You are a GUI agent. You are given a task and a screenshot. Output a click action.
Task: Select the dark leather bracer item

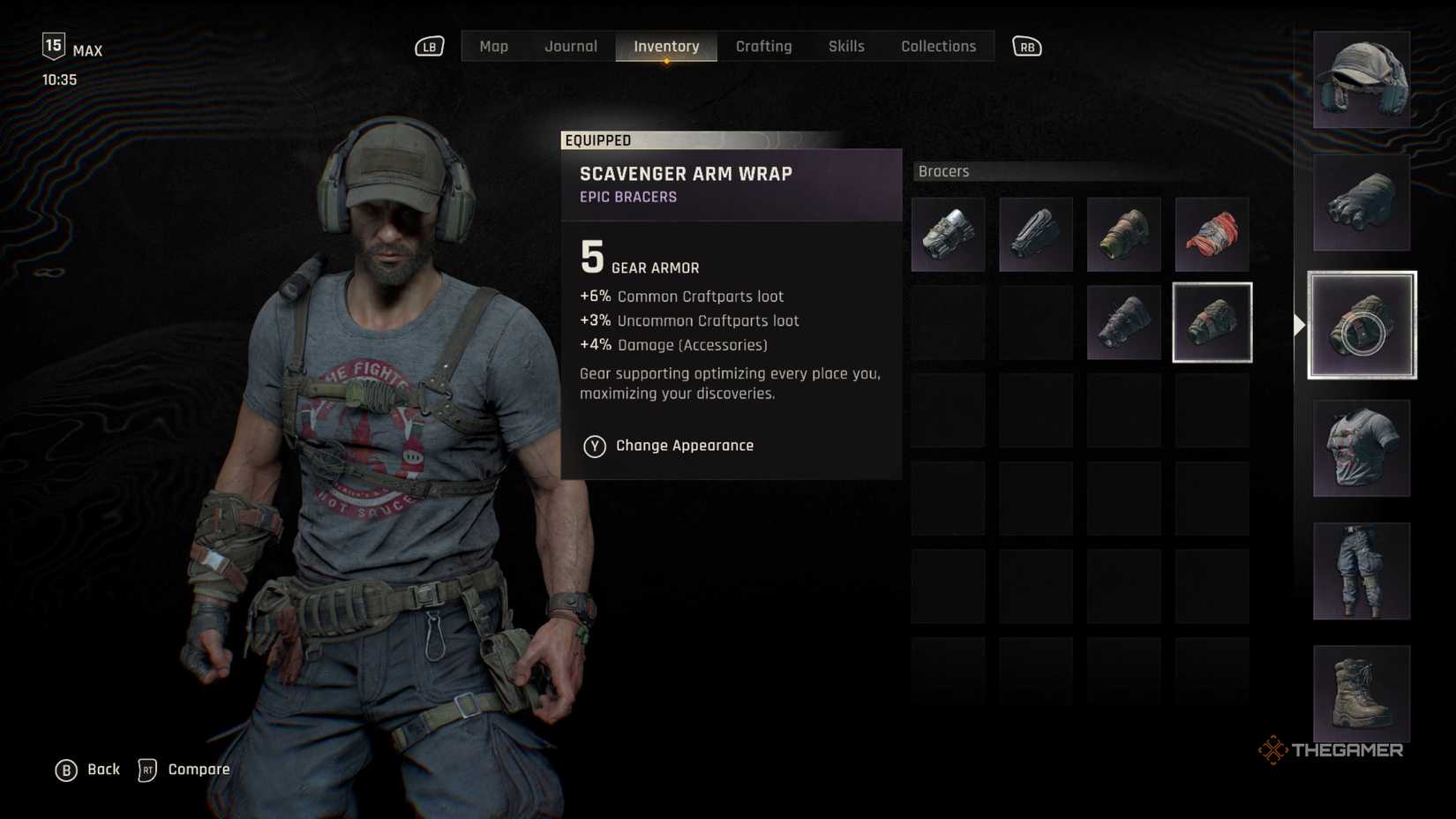(x=1036, y=235)
